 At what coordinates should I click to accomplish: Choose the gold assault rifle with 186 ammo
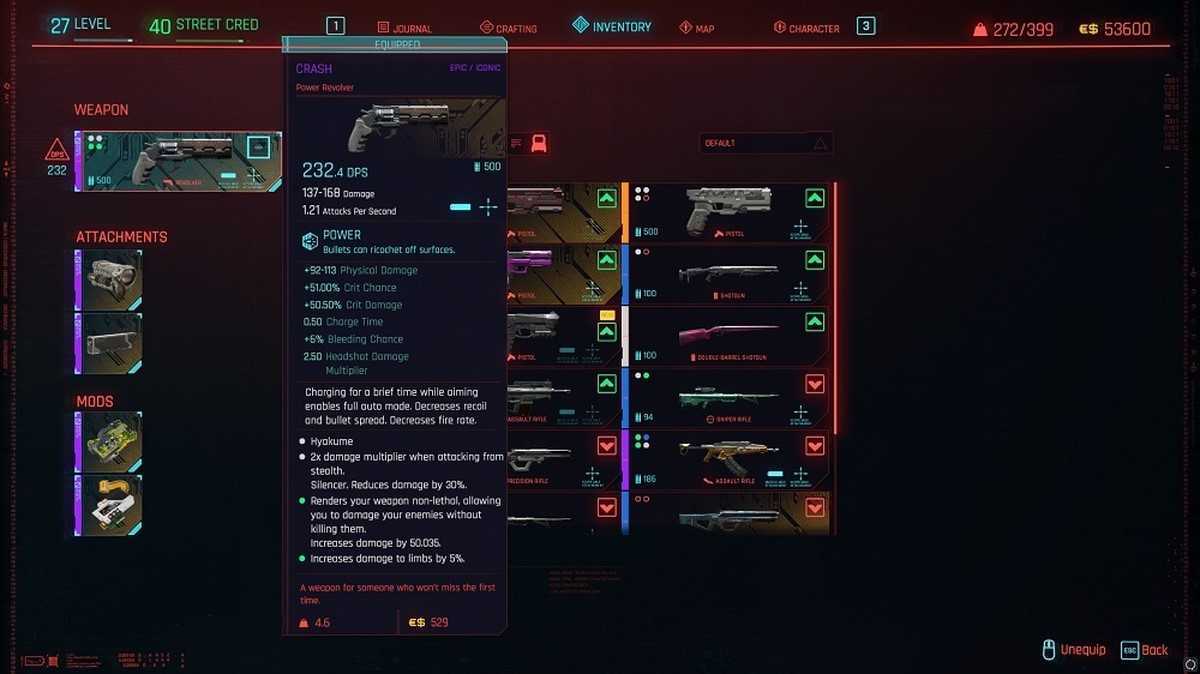point(728,460)
